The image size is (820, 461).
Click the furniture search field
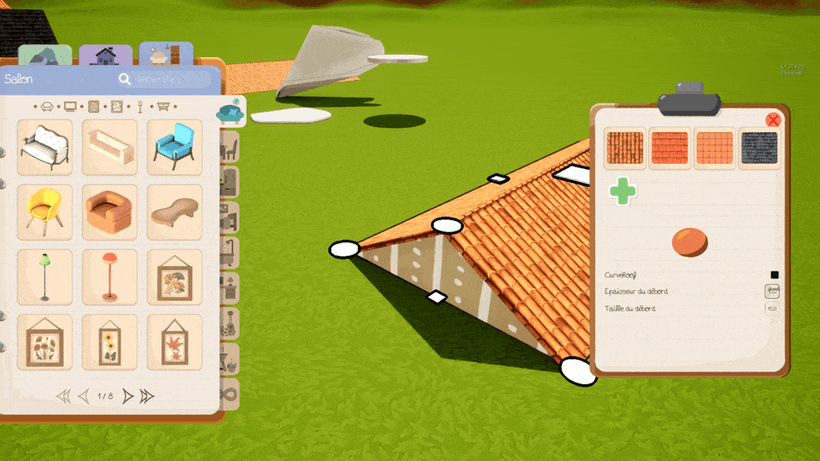click(170, 79)
